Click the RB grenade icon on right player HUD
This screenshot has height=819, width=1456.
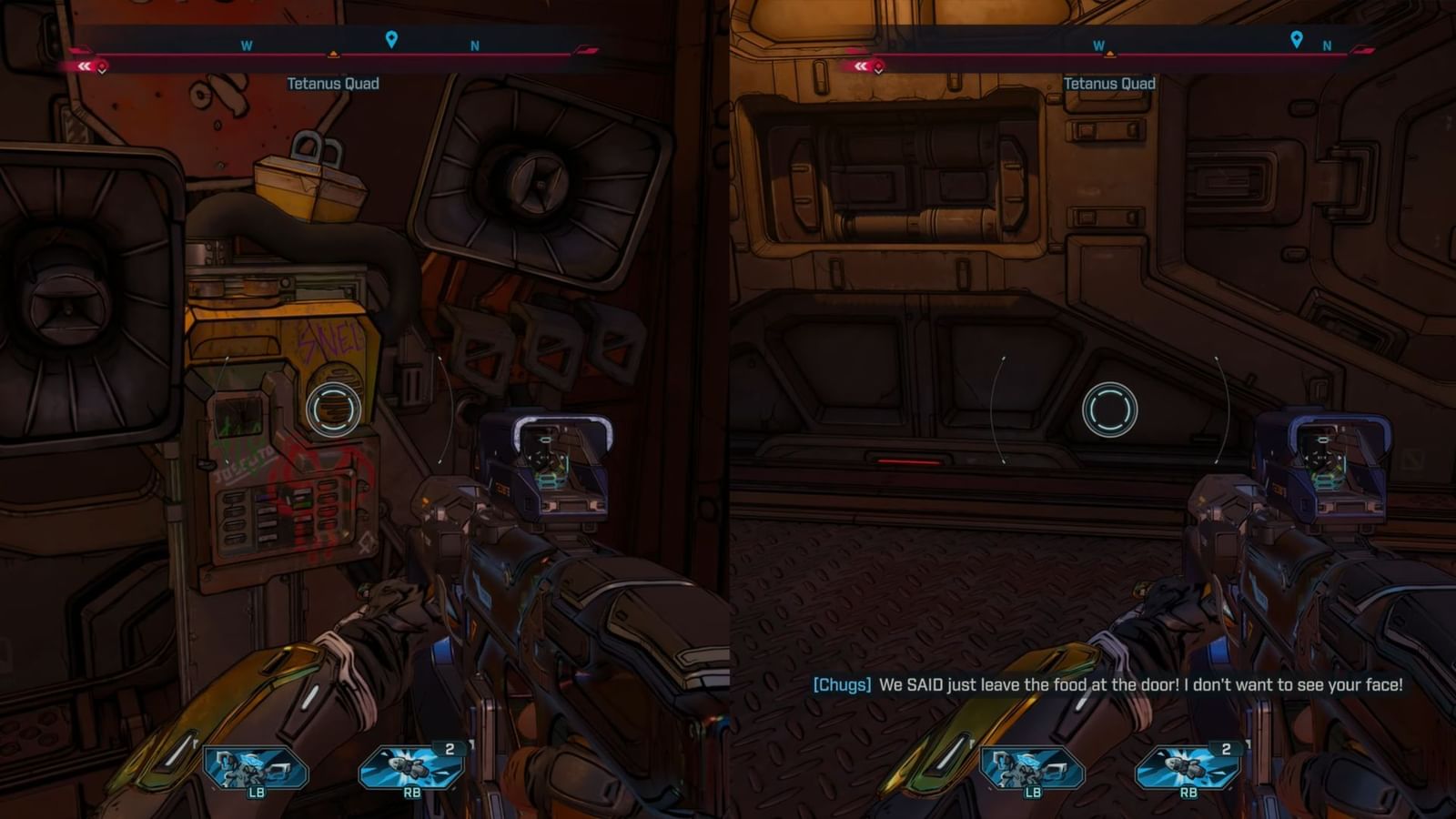1188,769
